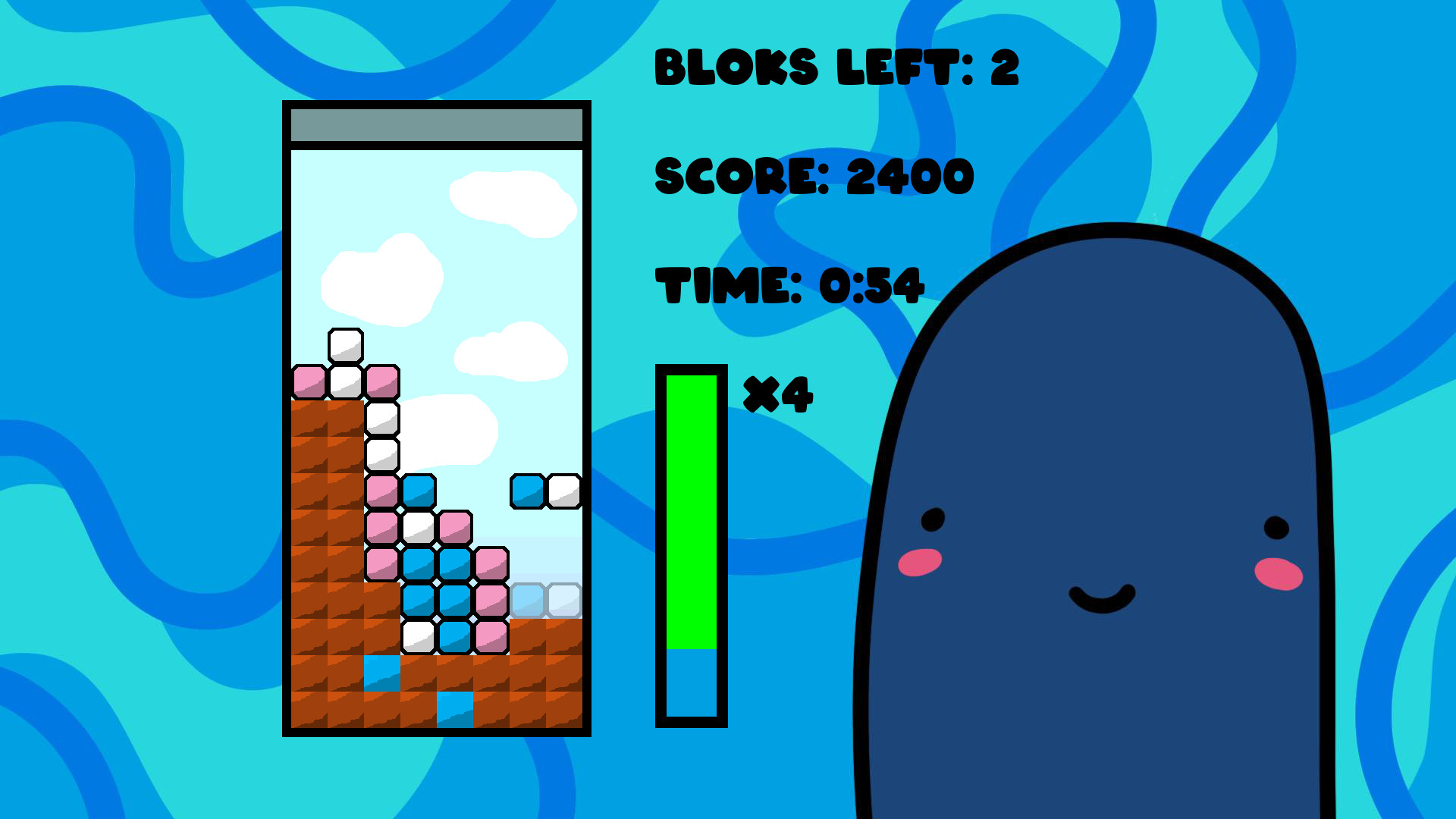Image resolution: width=1456 pixels, height=819 pixels.
Task: Click the gray bar atop the game board
Action: click(436, 124)
